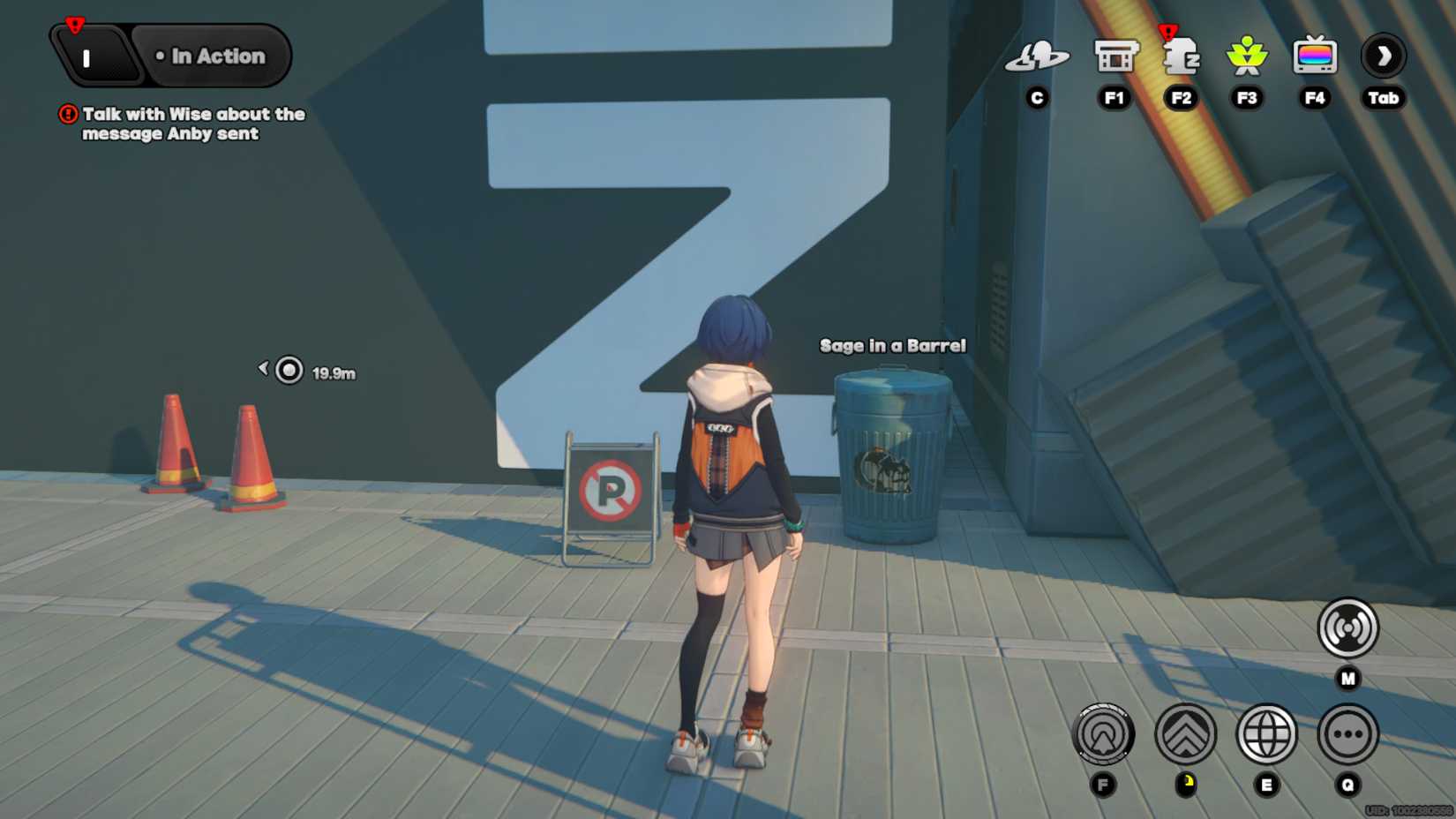The height and width of the screenshot is (819, 1456).
Task: Expand the quest tracker with the I button
Action: [86, 56]
